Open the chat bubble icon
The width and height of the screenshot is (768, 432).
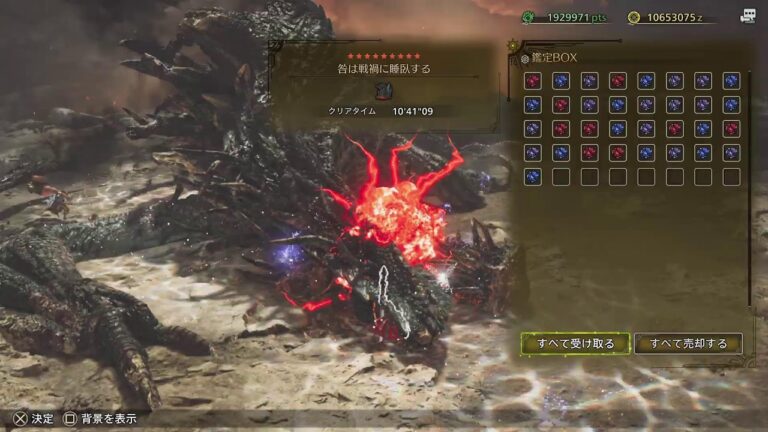[747, 16]
